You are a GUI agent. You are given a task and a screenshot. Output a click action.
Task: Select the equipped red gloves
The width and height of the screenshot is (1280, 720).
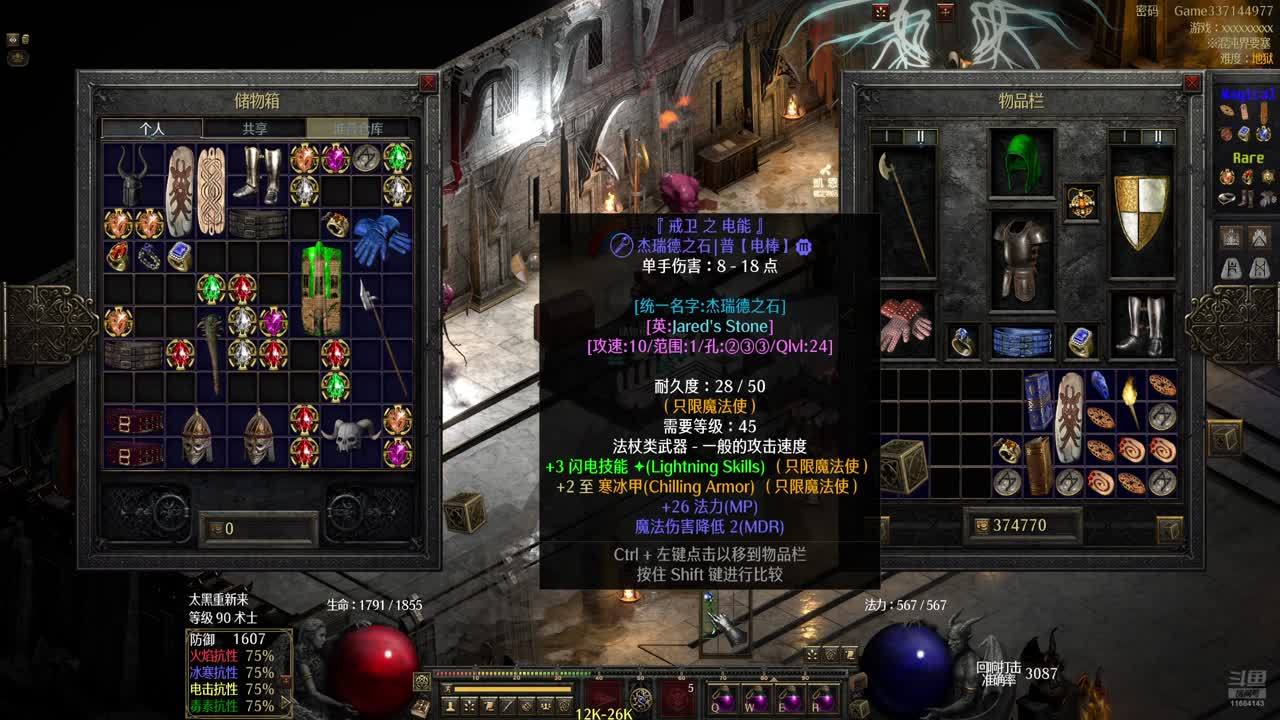(x=905, y=323)
